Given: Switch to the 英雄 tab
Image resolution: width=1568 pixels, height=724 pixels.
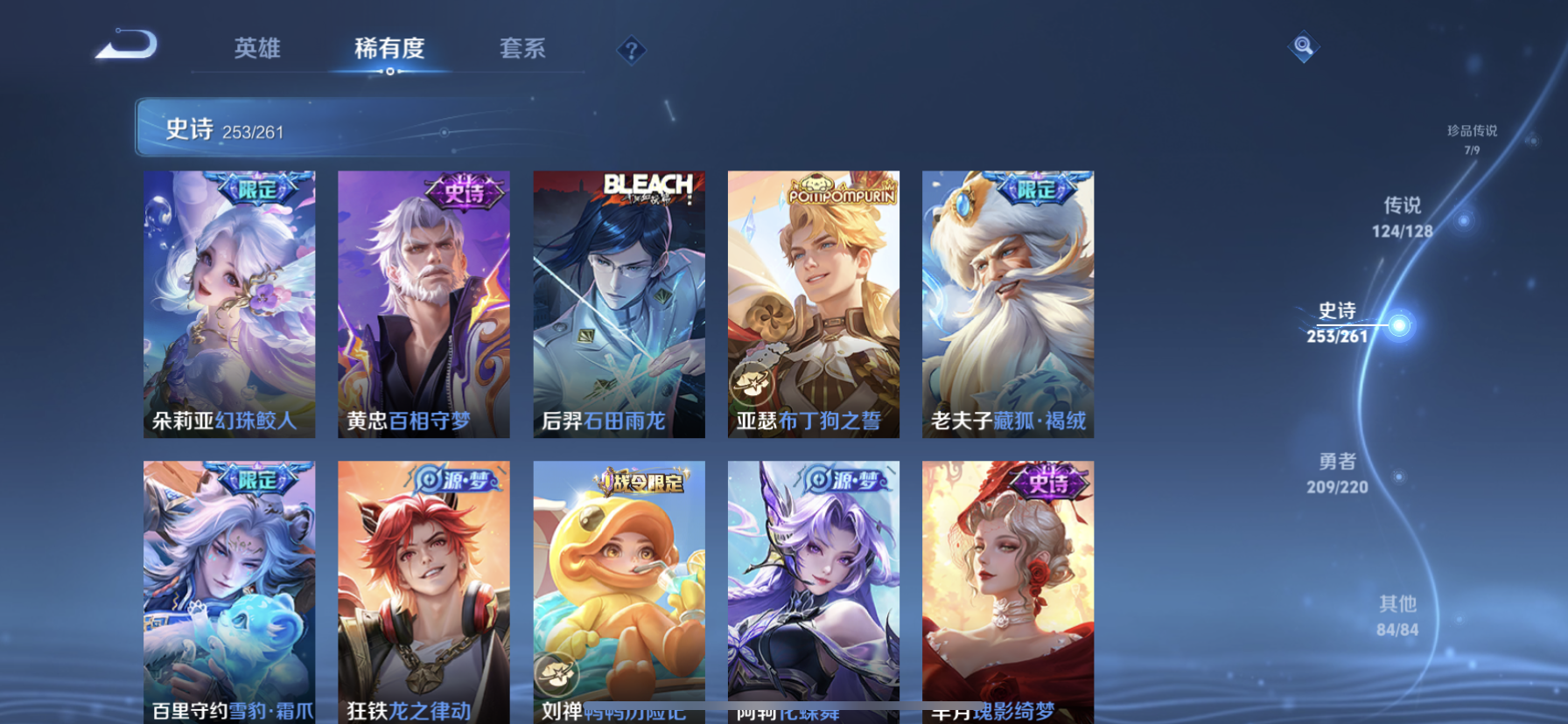Looking at the screenshot, I should tap(257, 48).
